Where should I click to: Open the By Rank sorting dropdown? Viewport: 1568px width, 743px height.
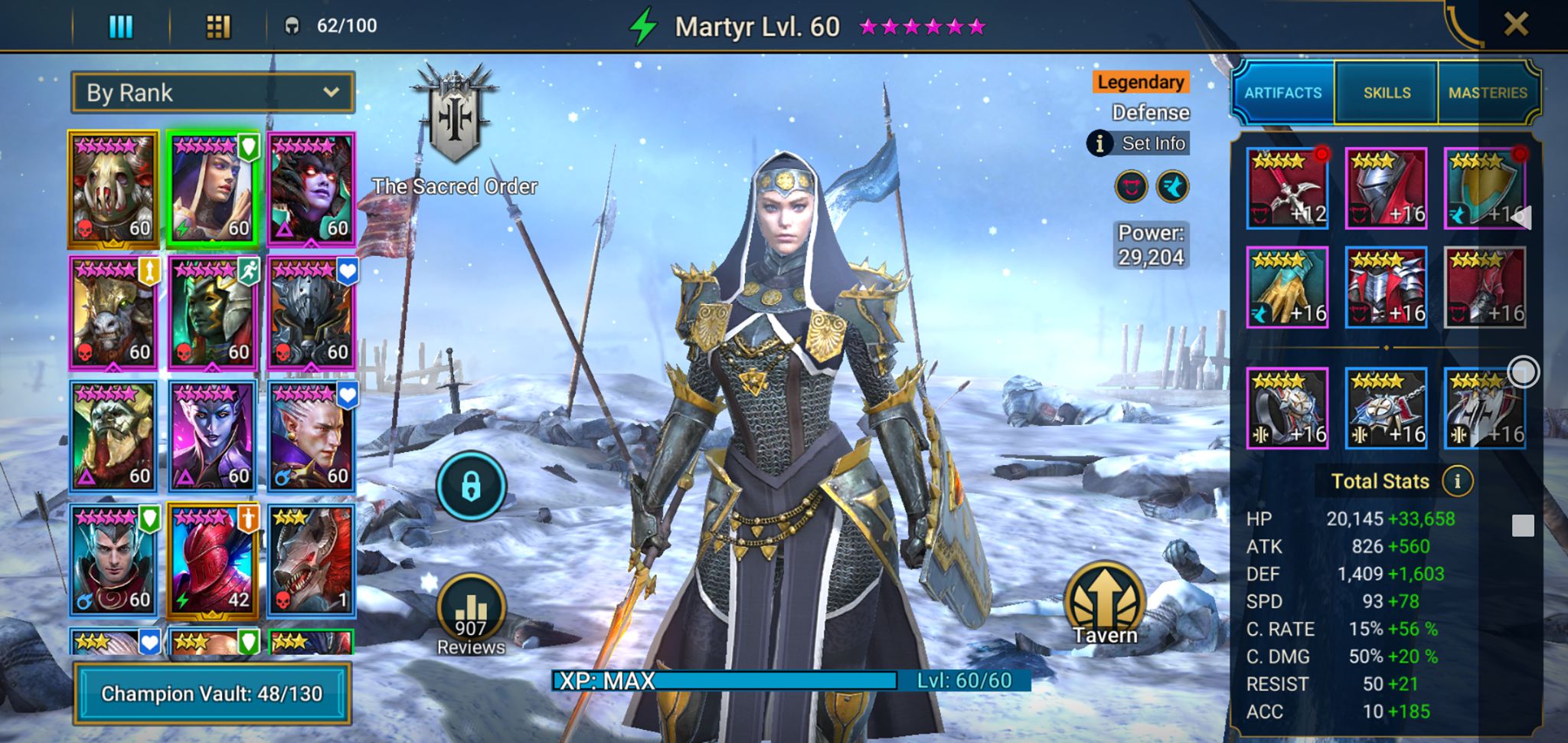[x=213, y=93]
